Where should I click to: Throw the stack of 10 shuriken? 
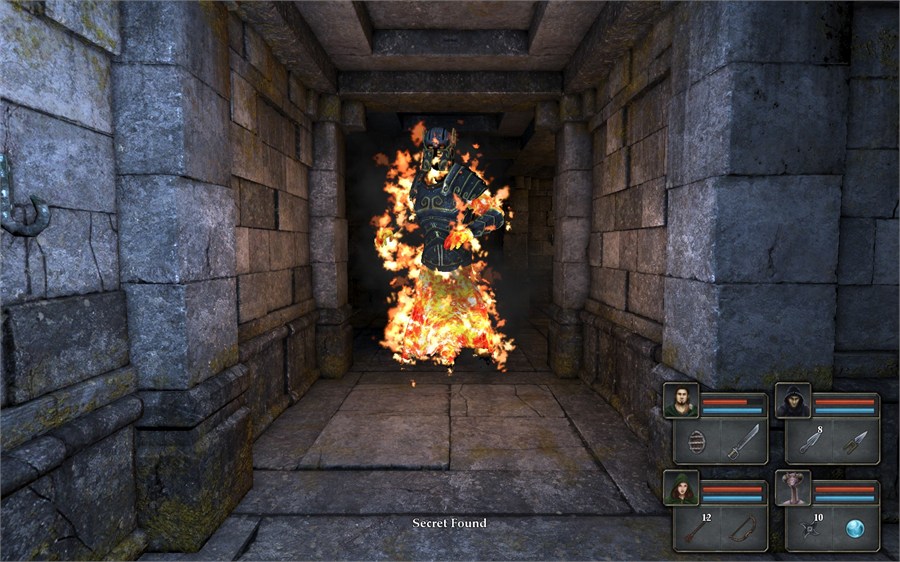[809, 529]
